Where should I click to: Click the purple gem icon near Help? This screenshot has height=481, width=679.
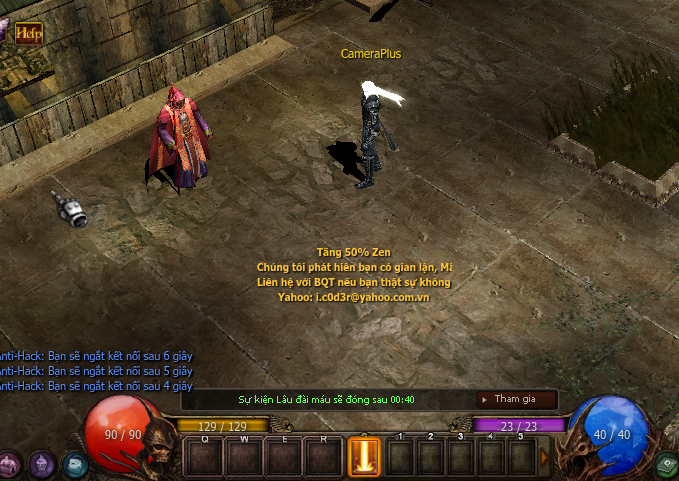pos(4,30)
